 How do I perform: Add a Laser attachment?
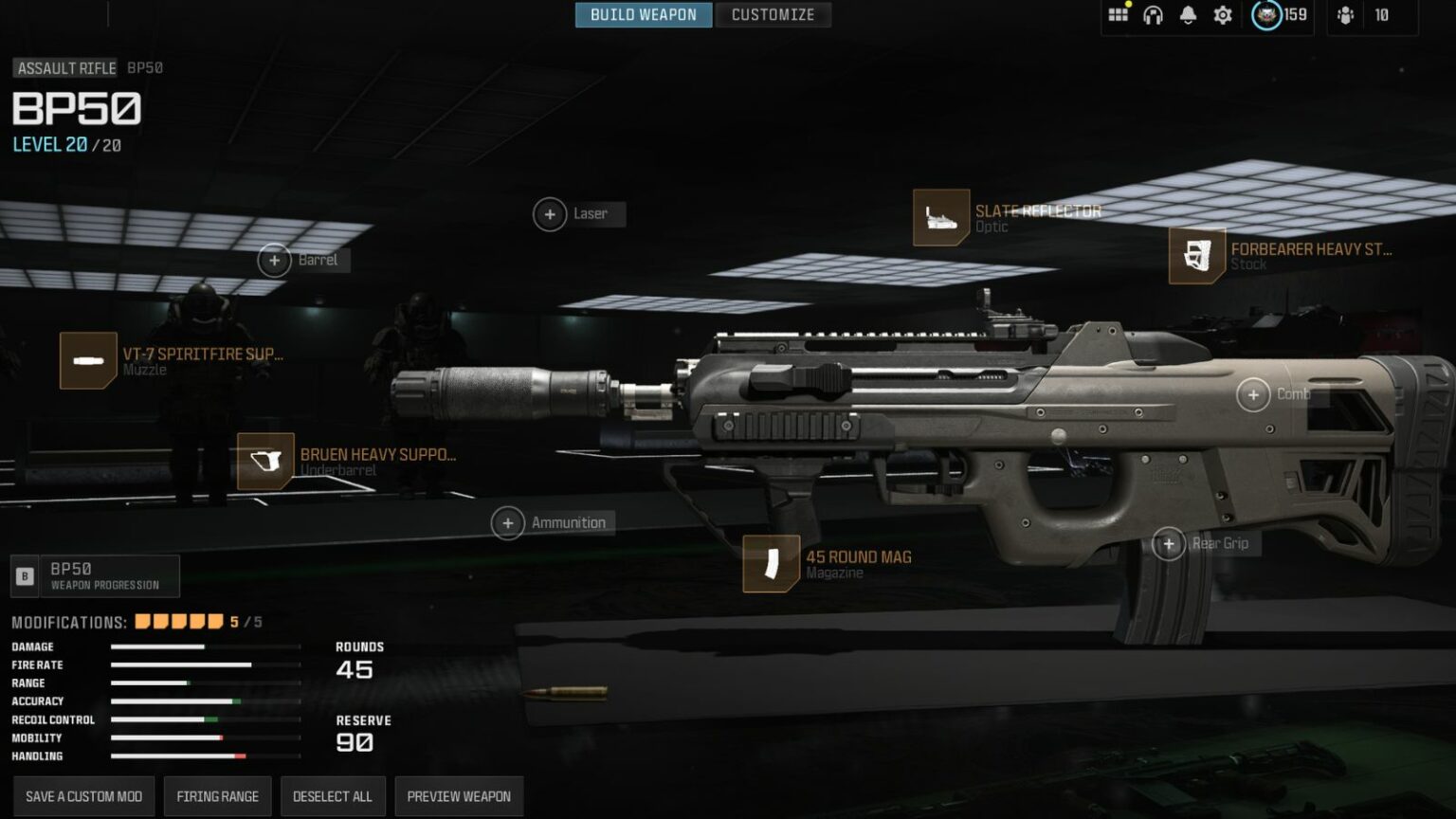(550, 214)
